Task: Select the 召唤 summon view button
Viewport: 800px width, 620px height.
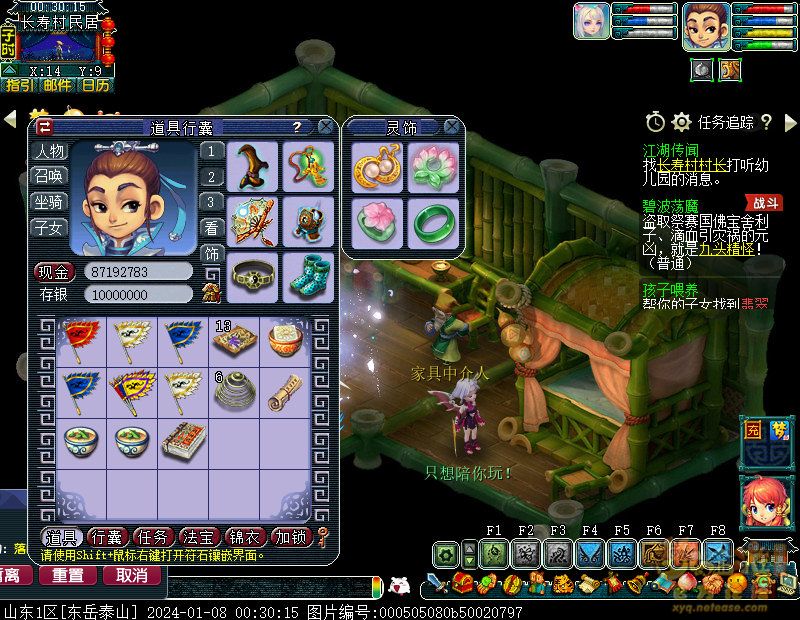Action: click(49, 176)
